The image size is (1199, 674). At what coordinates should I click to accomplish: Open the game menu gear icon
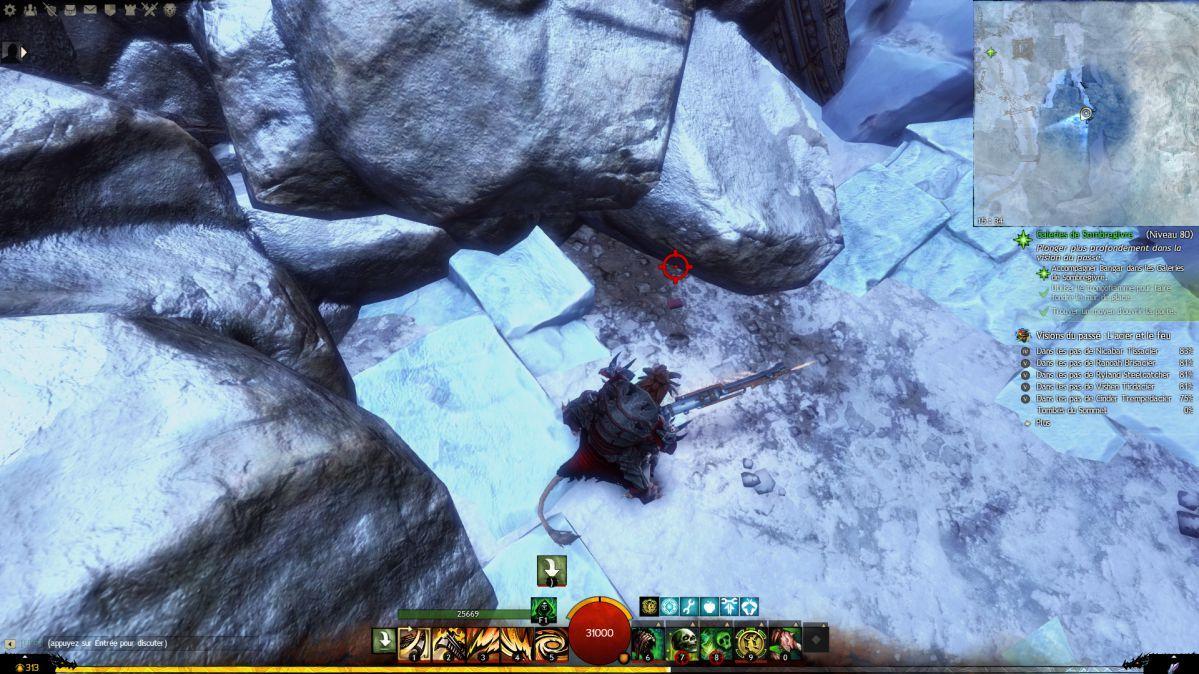8,10
